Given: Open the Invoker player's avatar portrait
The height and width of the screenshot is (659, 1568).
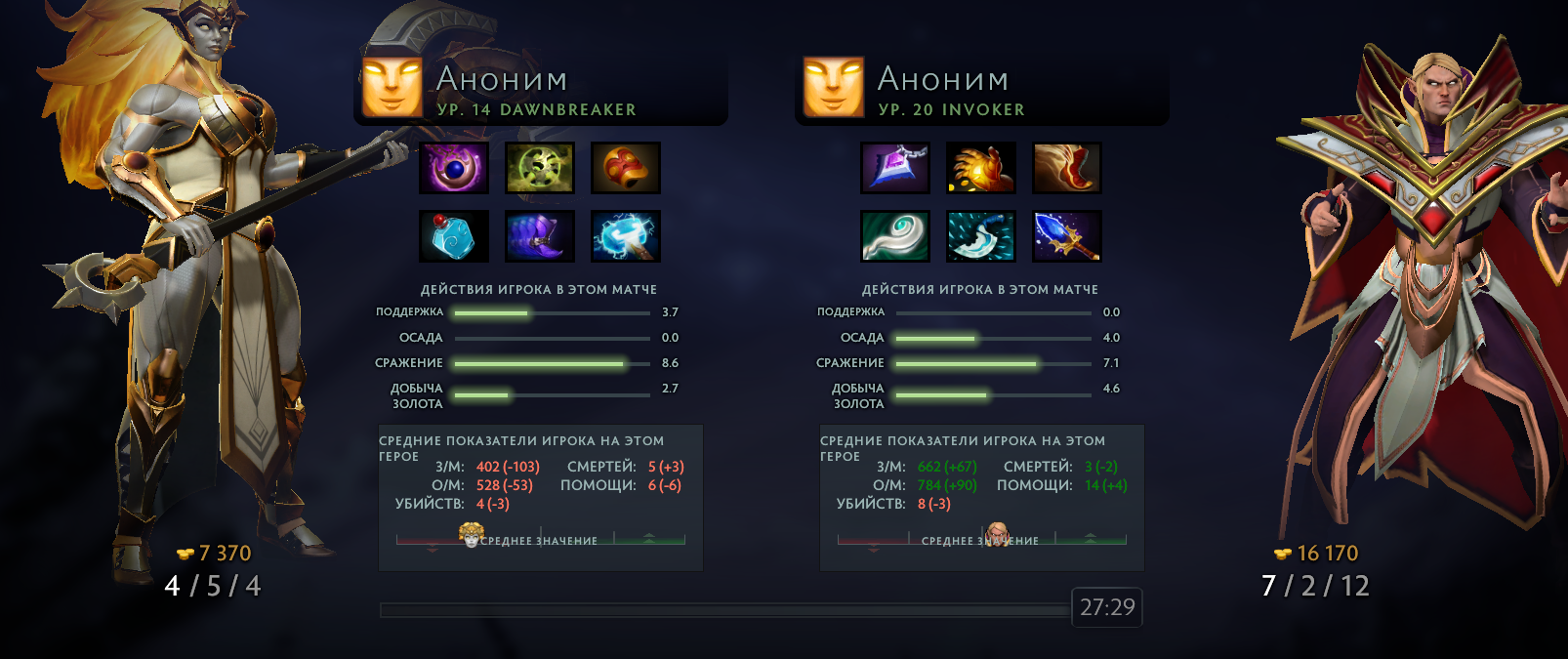Looking at the screenshot, I should coord(834,87).
